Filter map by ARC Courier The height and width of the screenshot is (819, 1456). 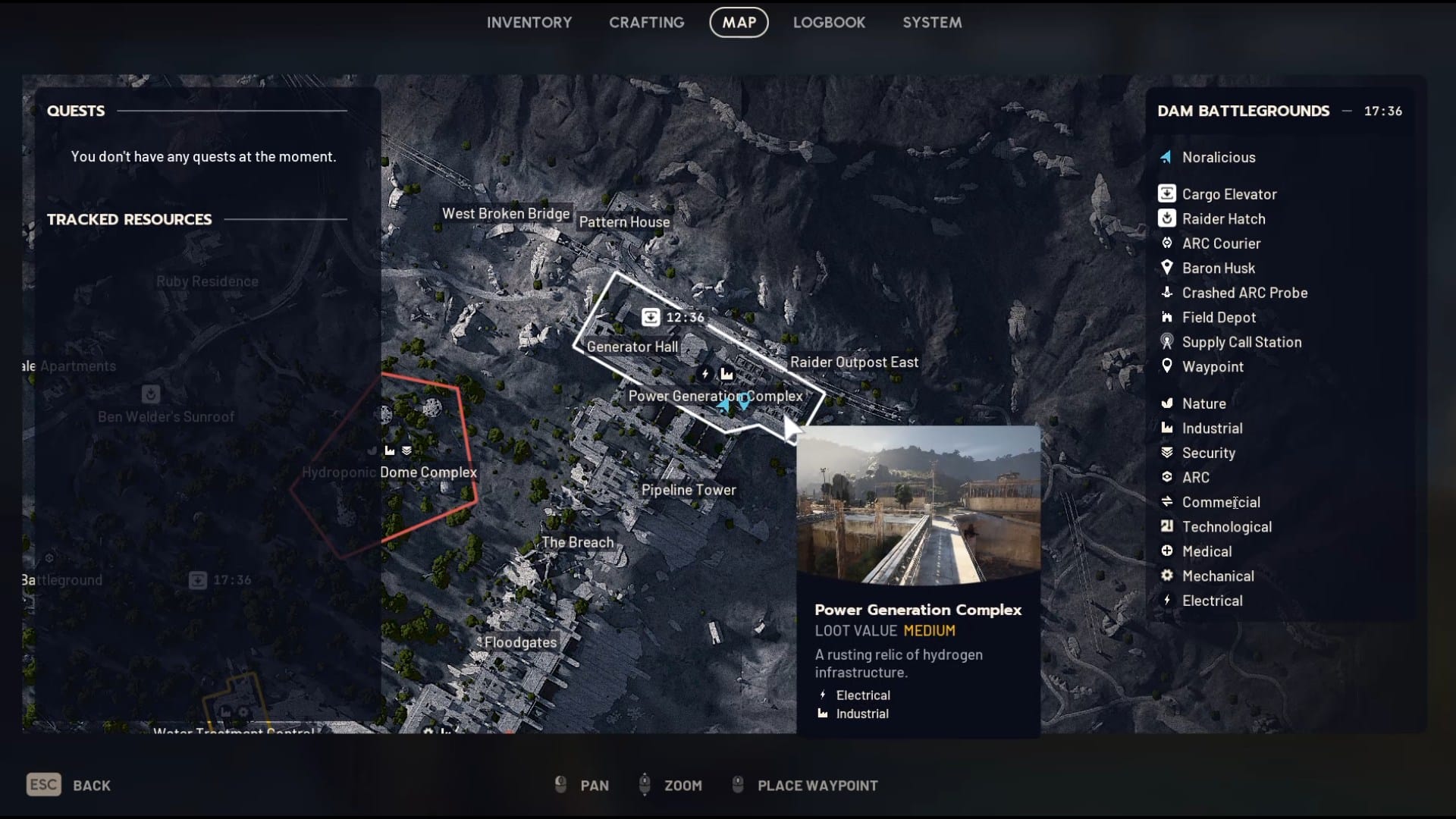pyautogui.click(x=1221, y=243)
